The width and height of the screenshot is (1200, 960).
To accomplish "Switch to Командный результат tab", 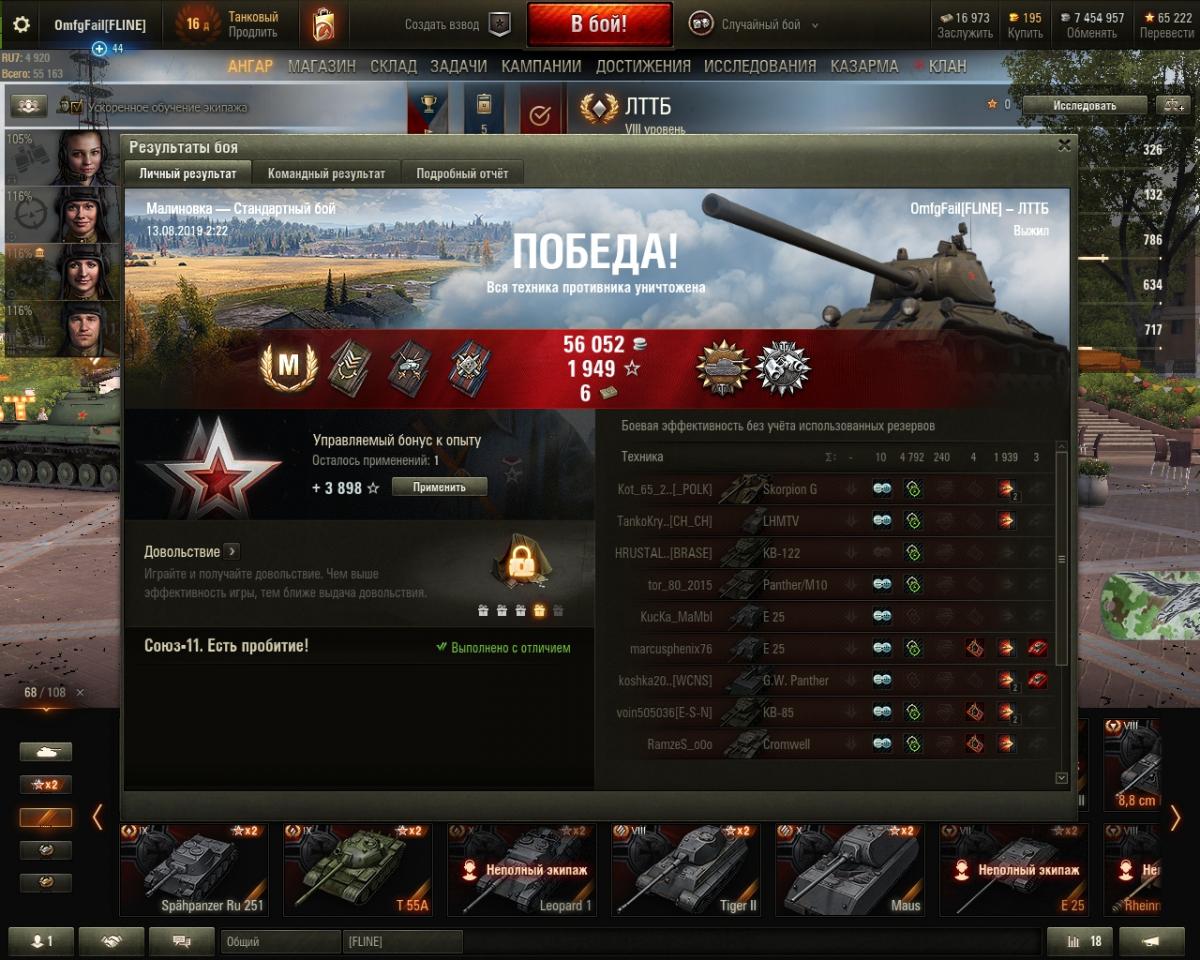I will click(326, 173).
